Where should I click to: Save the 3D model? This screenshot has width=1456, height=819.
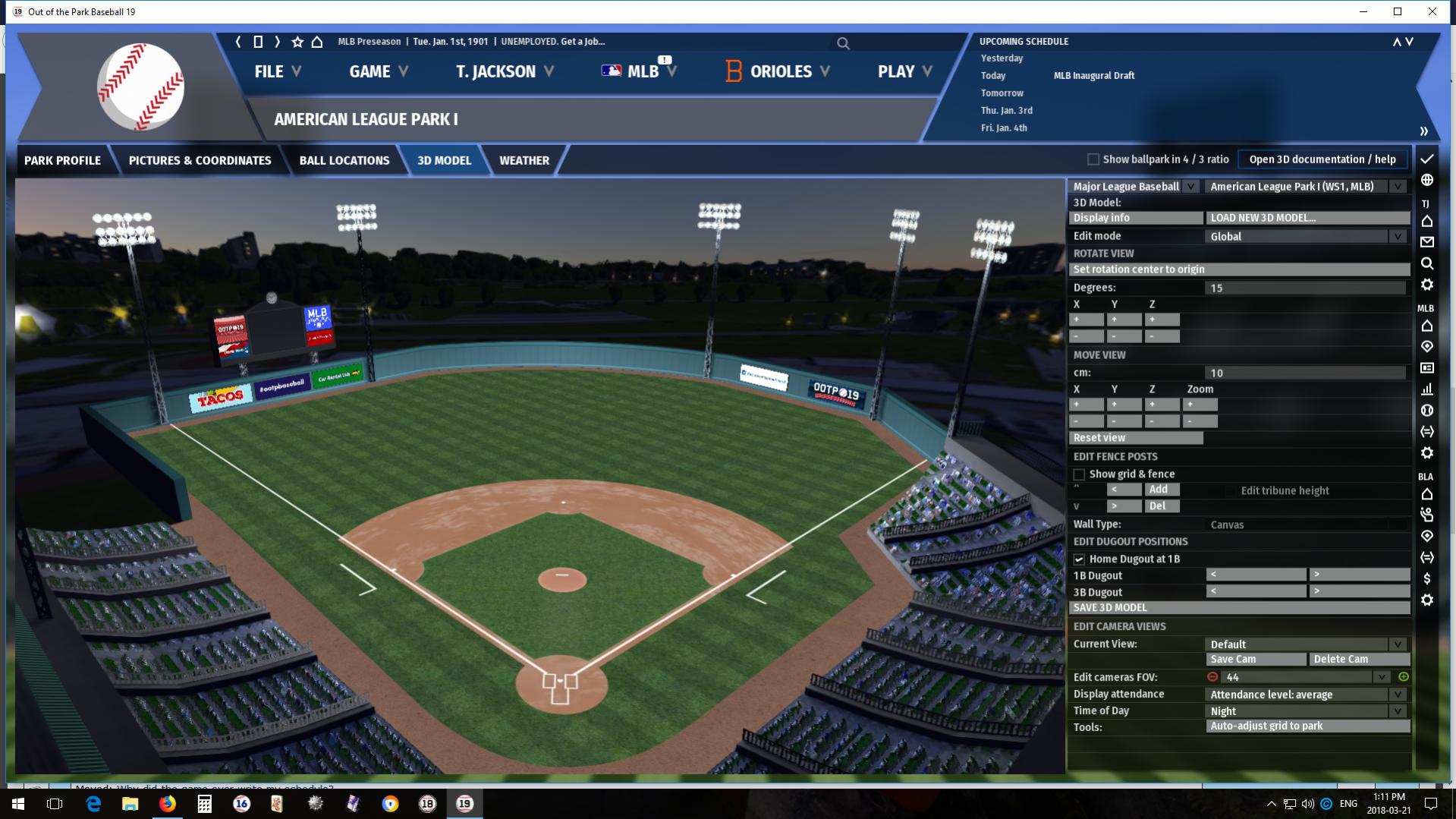point(1239,608)
